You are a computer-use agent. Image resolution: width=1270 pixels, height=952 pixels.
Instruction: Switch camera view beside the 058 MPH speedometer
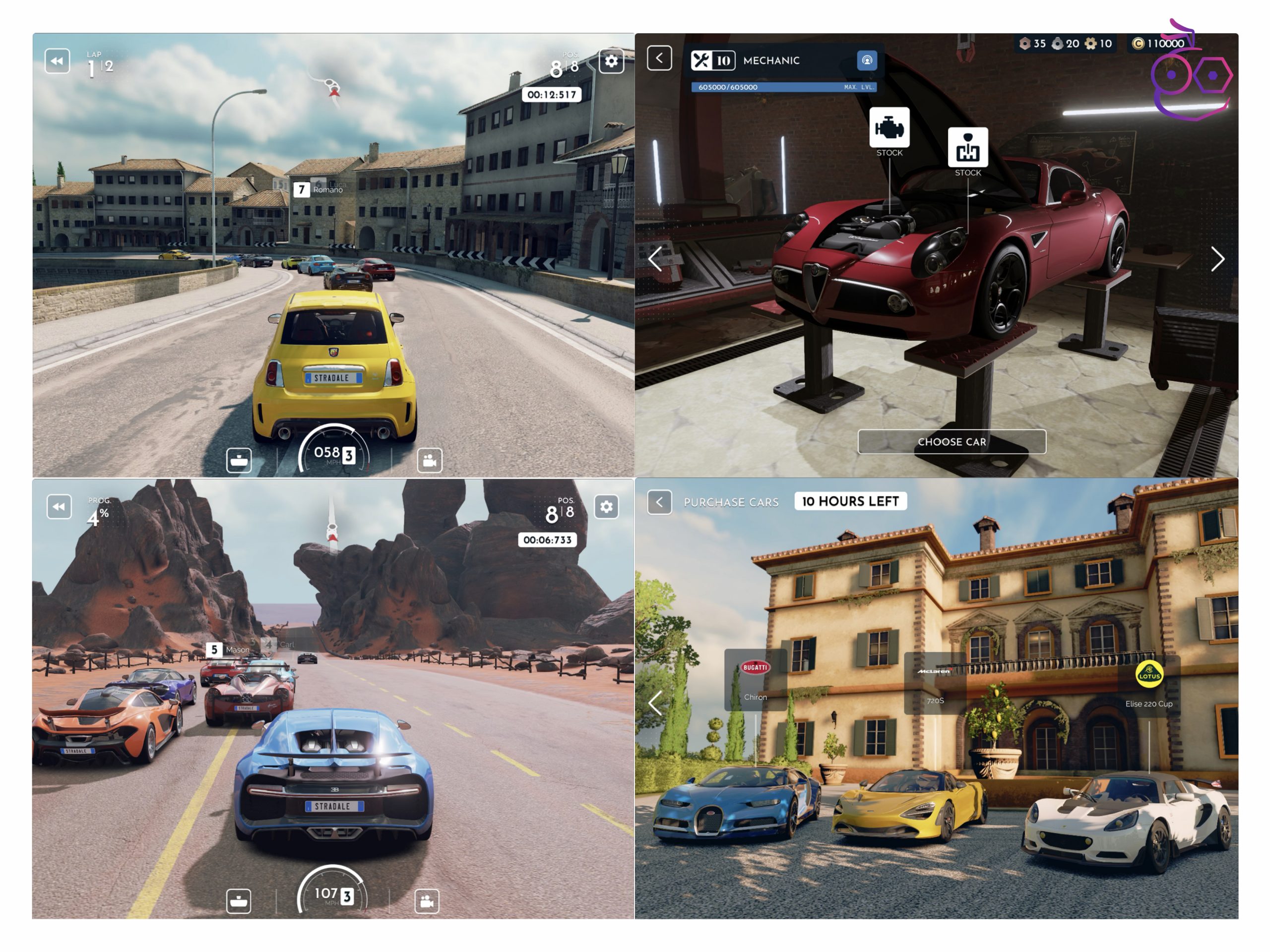pos(429,460)
